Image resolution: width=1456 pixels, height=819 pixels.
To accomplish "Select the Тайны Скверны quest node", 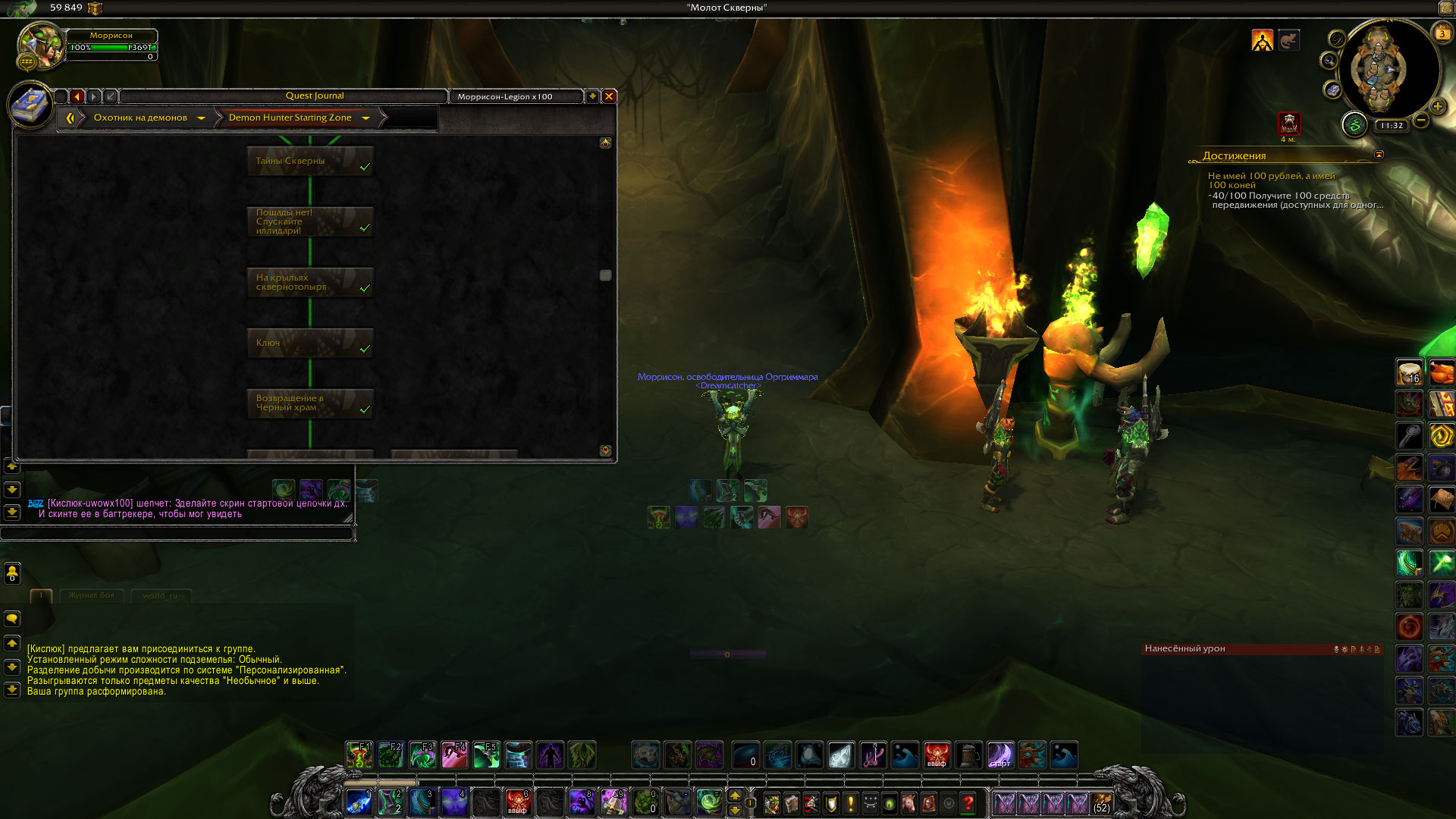I will pyautogui.click(x=309, y=161).
